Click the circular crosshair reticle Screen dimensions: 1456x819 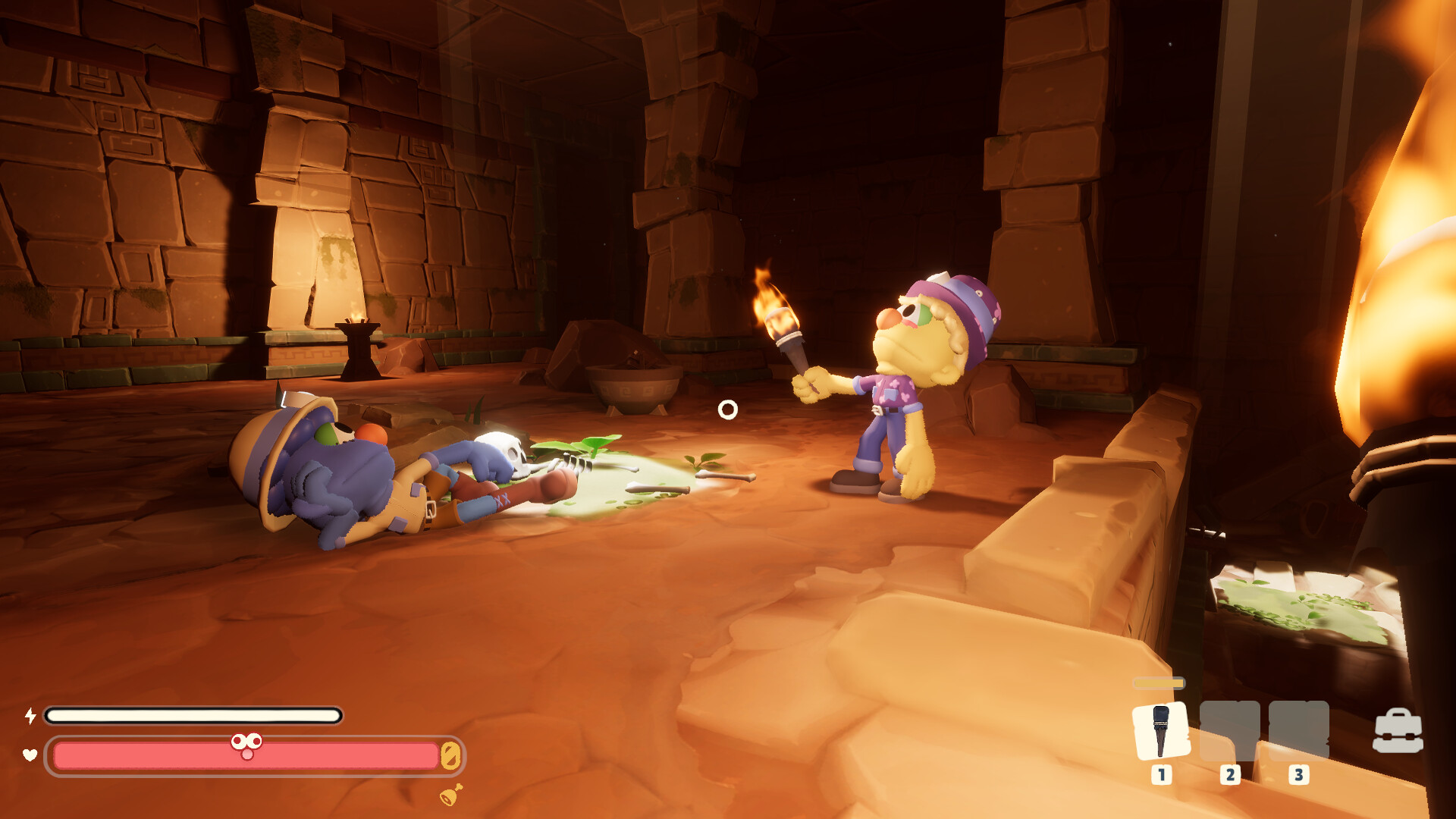[x=728, y=410]
